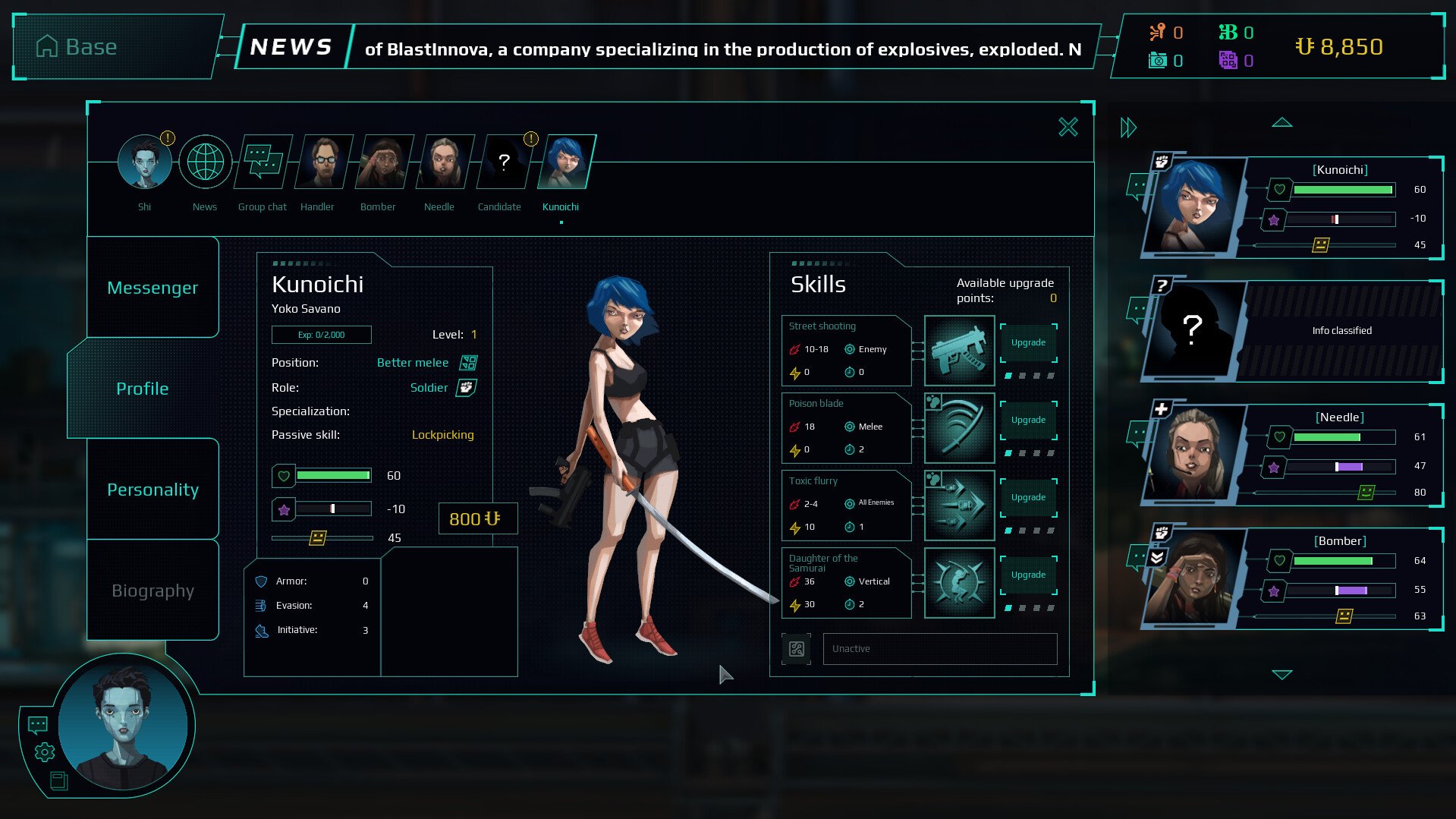Close the character profile window

[1068, 127]
